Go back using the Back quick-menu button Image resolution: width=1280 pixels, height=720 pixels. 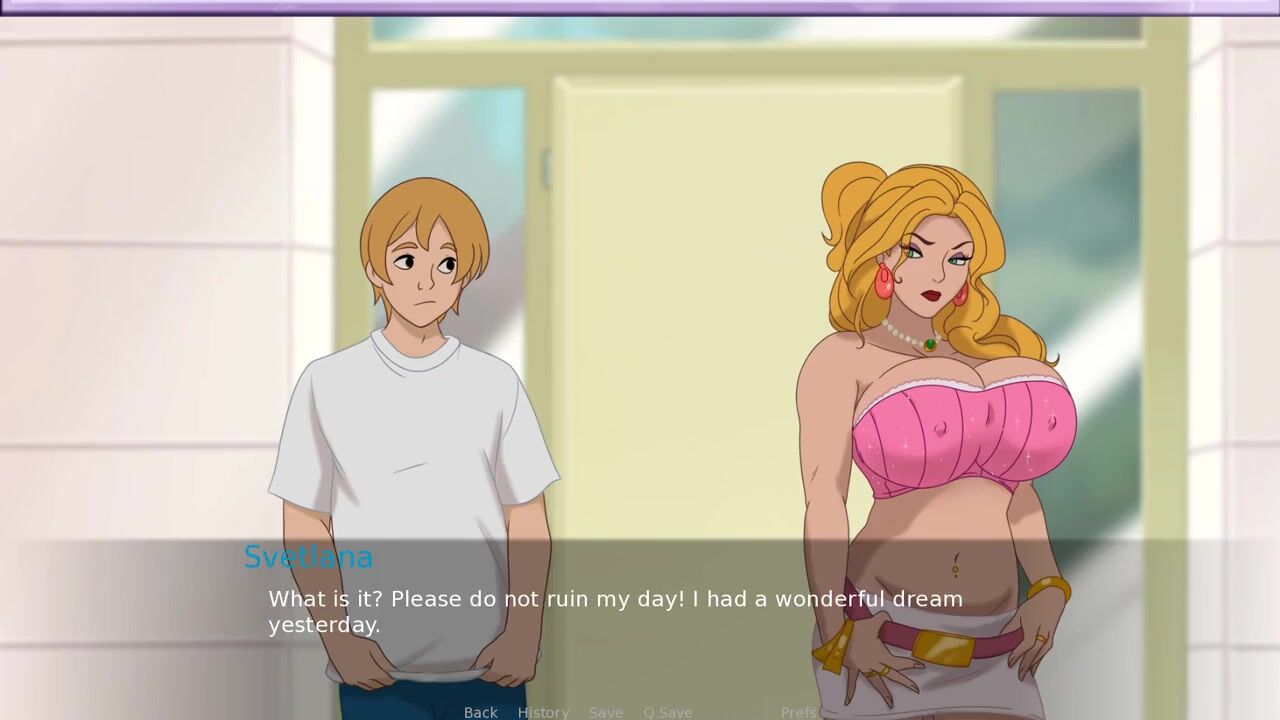click(480, 712)
